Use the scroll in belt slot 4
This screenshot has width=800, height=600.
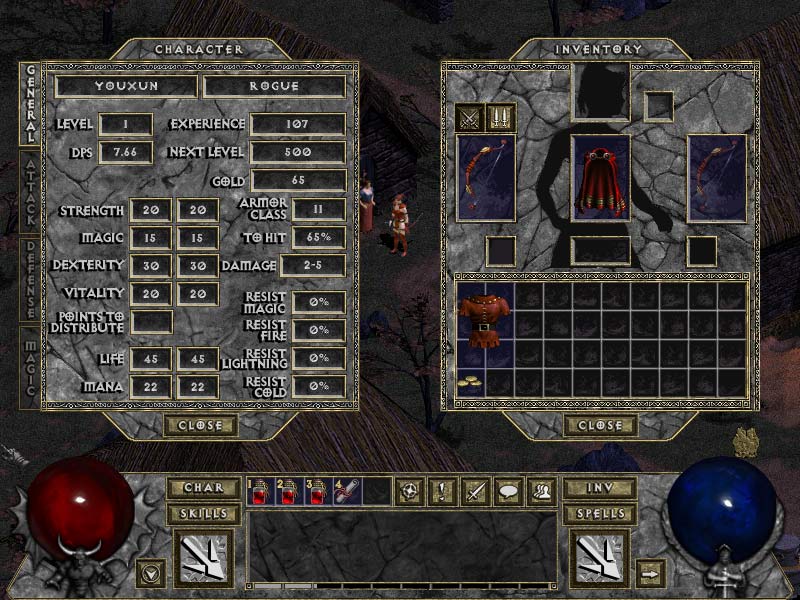point(347,490)
